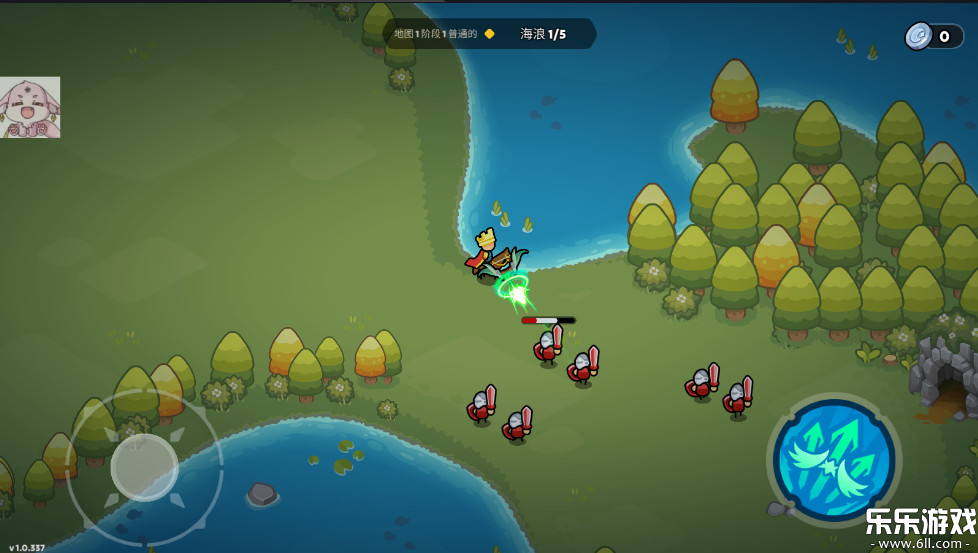Viewport: 978px width, 553px height.
Task: Activate the triple arrow skill button
Action: 834,459
